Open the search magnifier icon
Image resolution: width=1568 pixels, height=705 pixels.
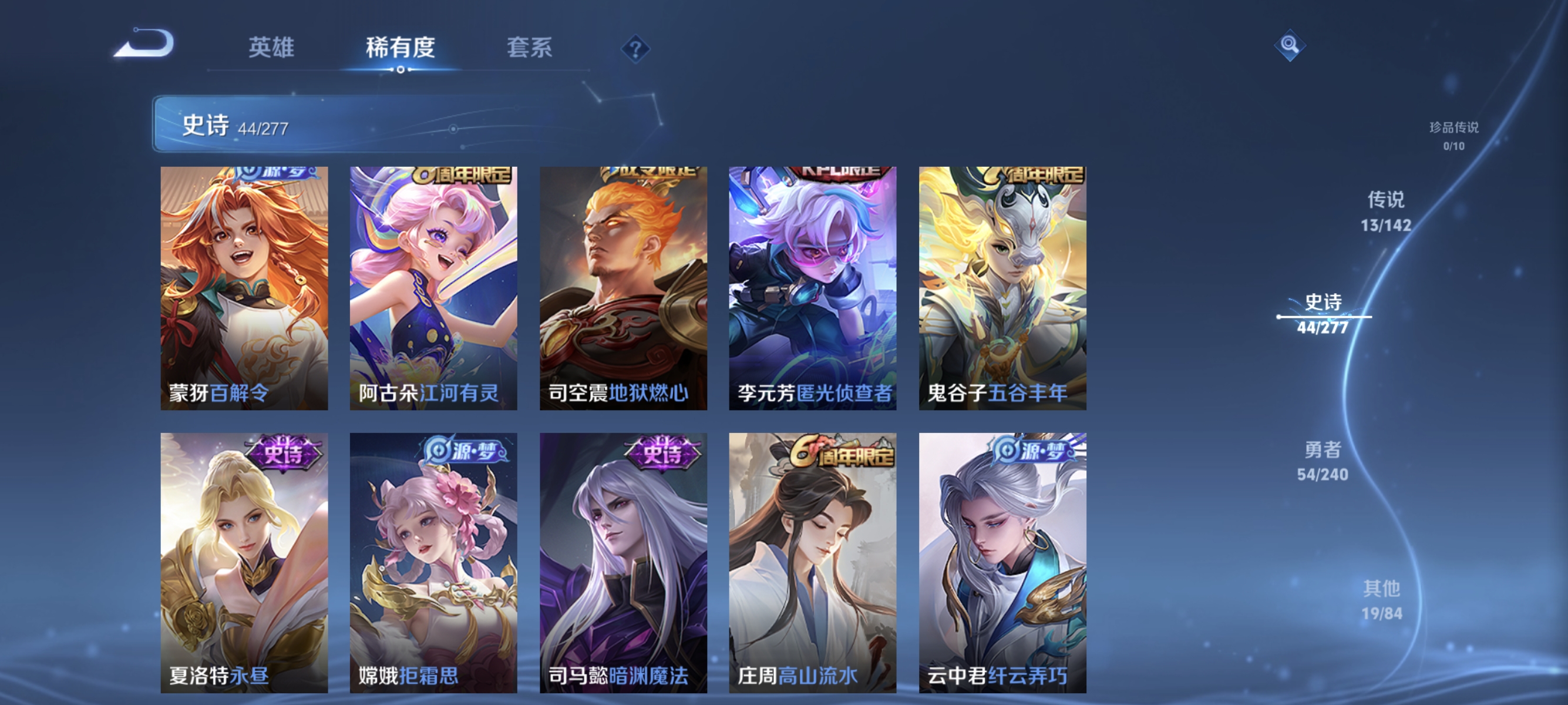click(x=1291, y=45)
